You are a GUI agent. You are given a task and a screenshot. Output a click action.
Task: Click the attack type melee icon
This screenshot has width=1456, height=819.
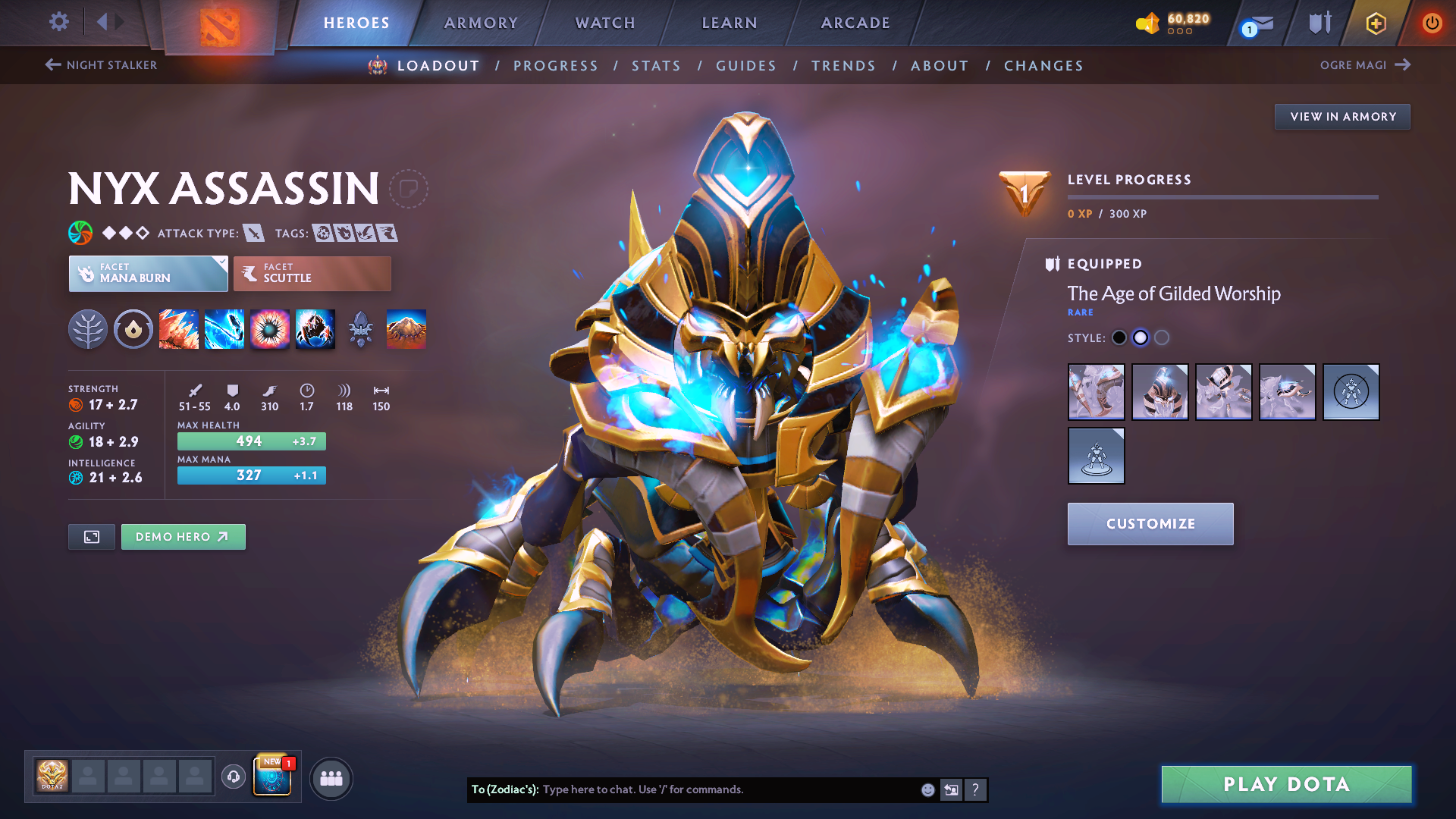253,233
